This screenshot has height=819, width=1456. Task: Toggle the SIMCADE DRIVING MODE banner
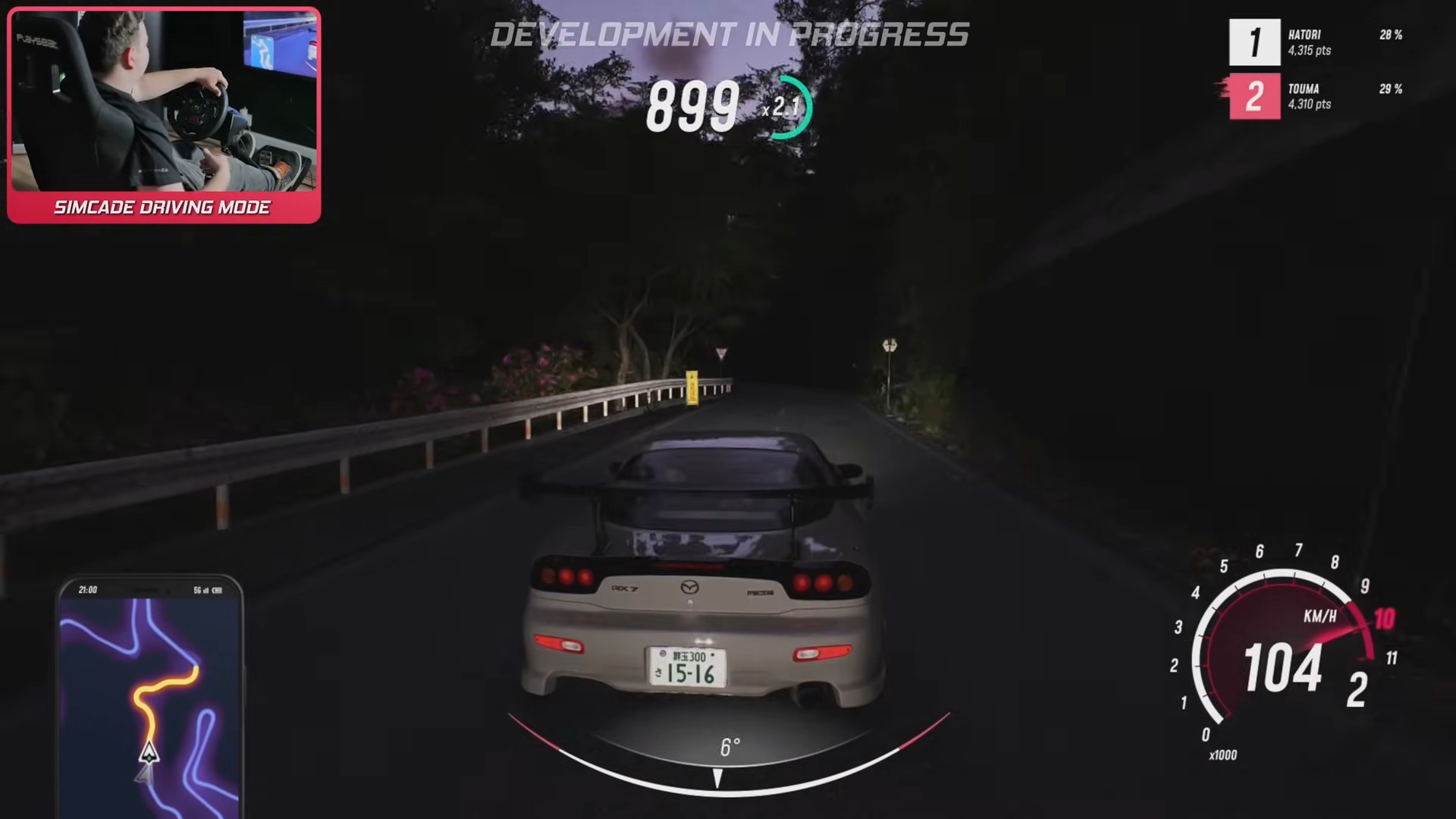click(x=162, y=206)
